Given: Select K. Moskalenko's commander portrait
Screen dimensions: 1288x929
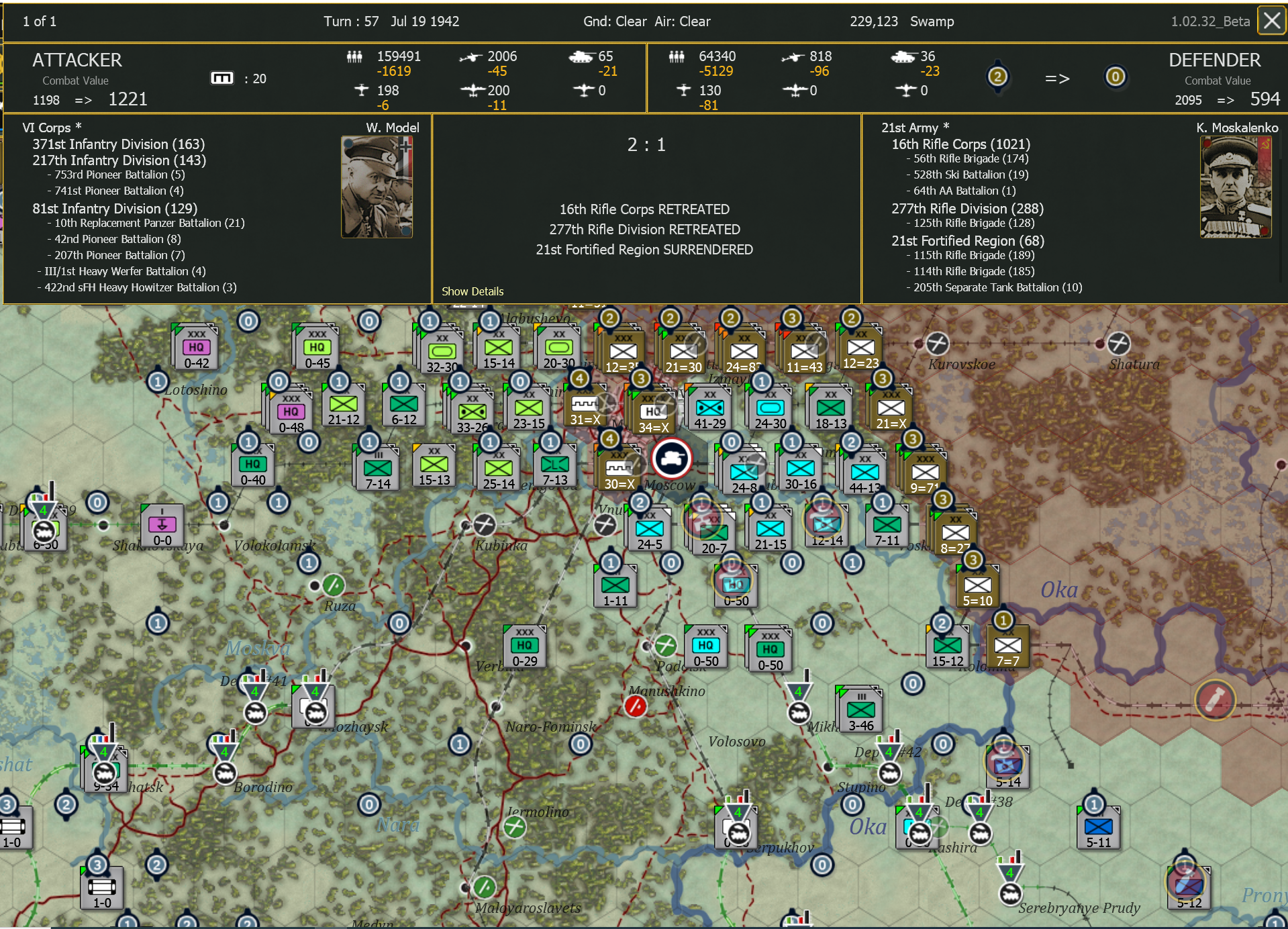Looking at the screenshot, I should 1235,187.
